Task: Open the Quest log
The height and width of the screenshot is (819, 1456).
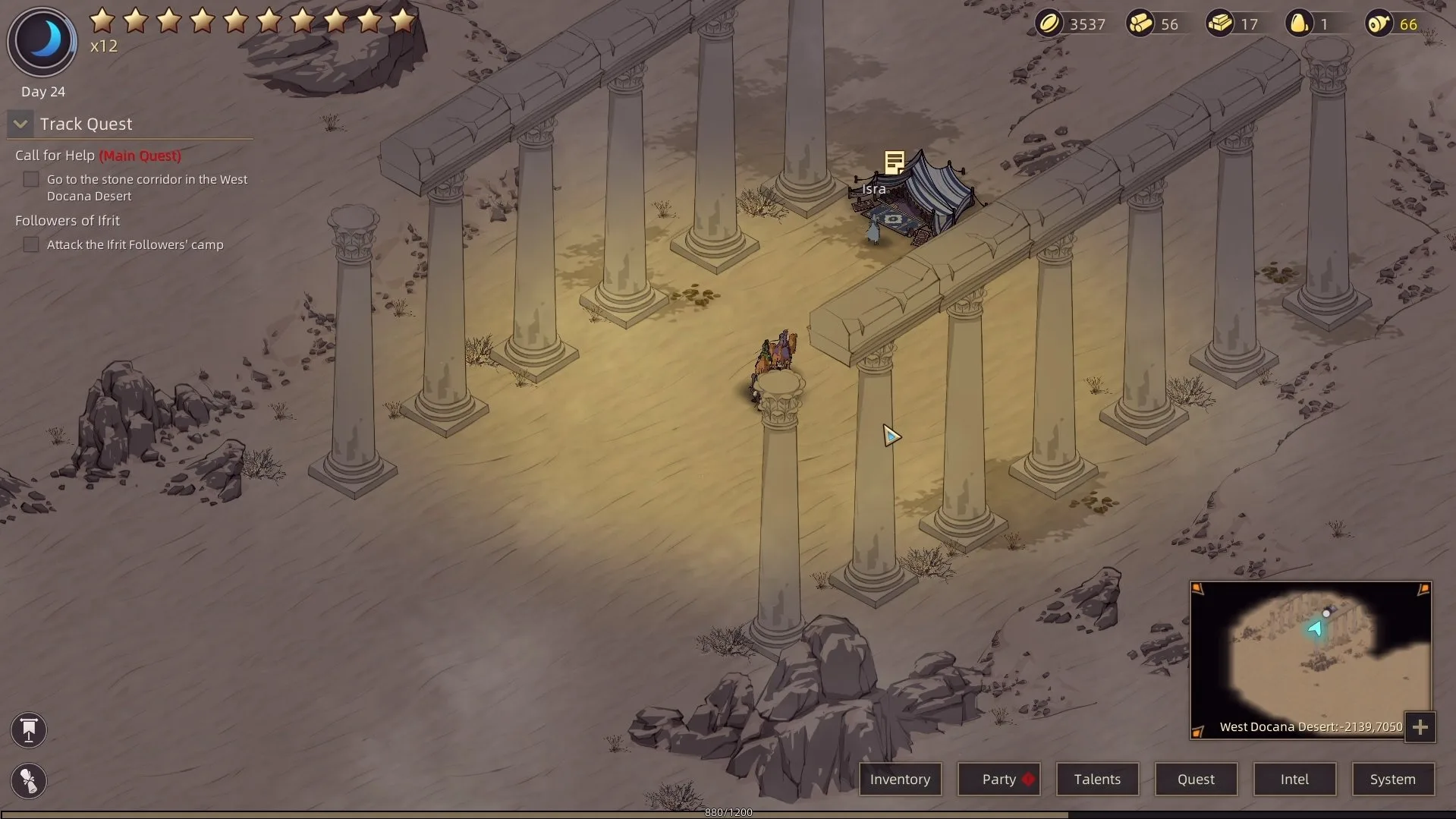Action: (1196, 779)
